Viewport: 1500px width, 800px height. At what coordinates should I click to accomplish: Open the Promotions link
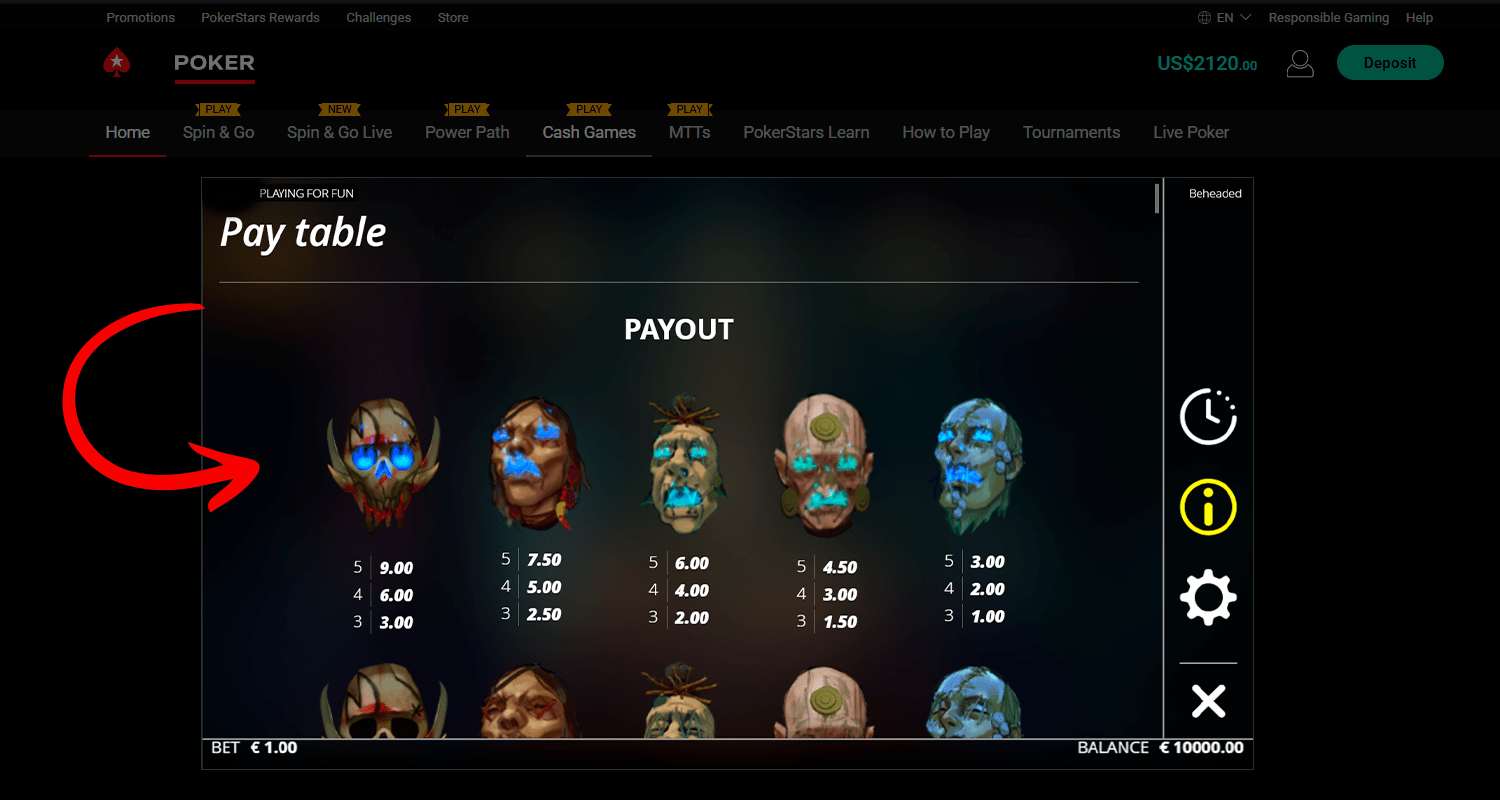point(140,18)
